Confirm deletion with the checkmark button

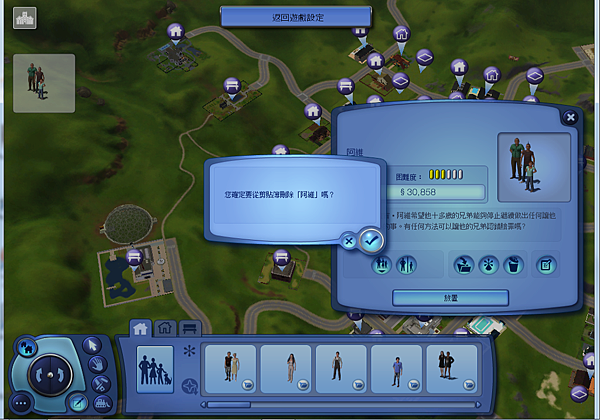coord(371,239)
